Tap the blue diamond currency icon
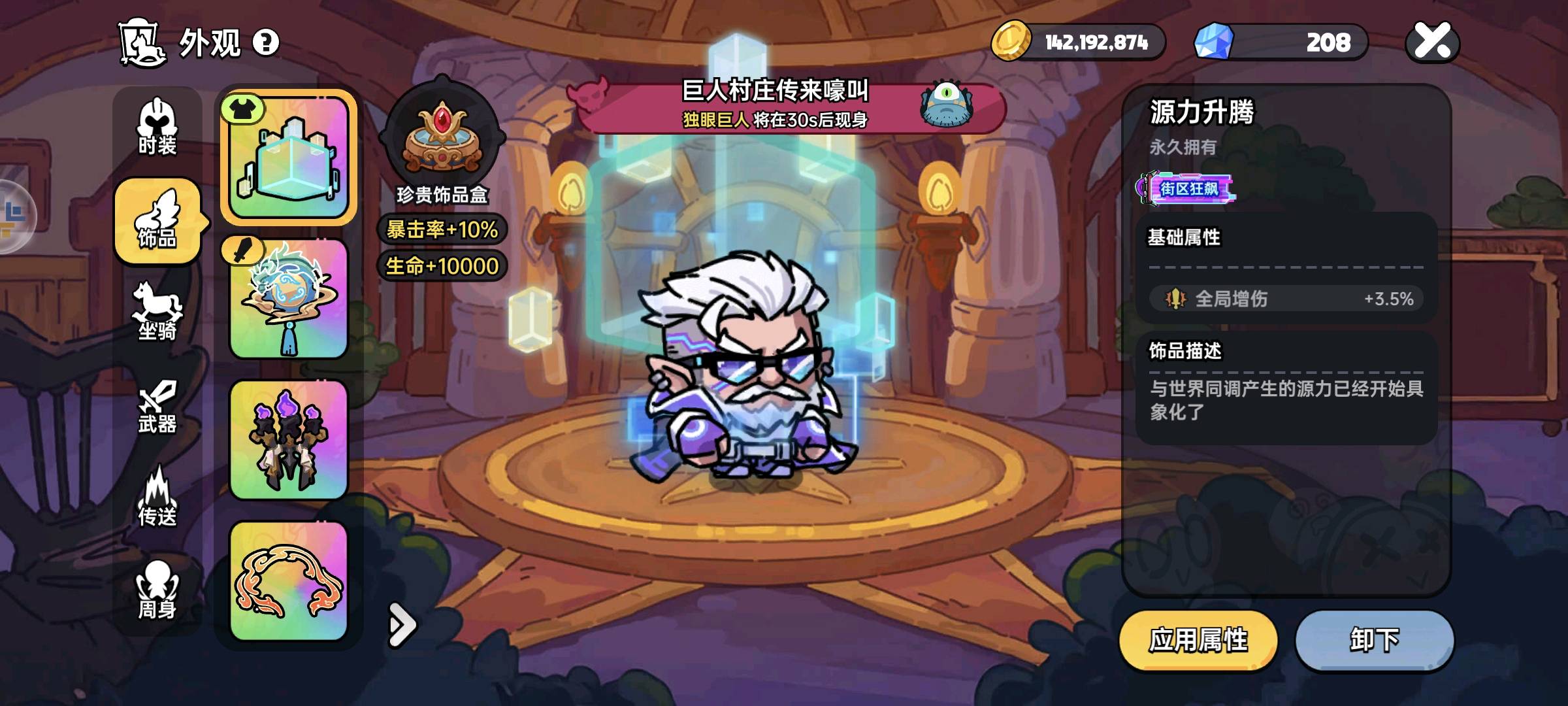The width and height of the screenshot is (1568, 706). 1214,42
